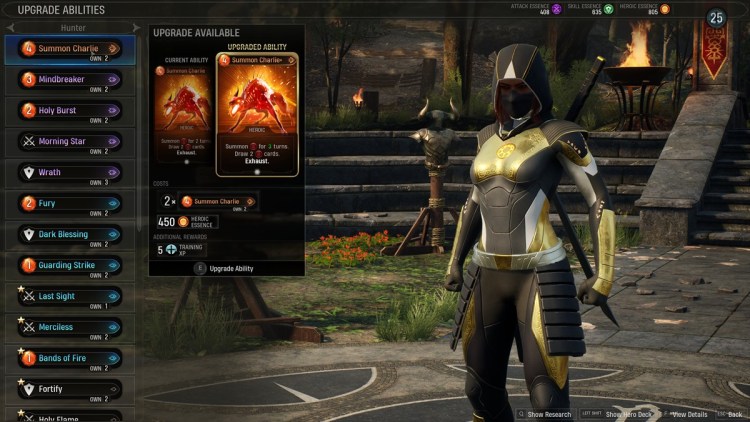
Task: Select the Summon Charlie ability entry
Action: (68, 48)
